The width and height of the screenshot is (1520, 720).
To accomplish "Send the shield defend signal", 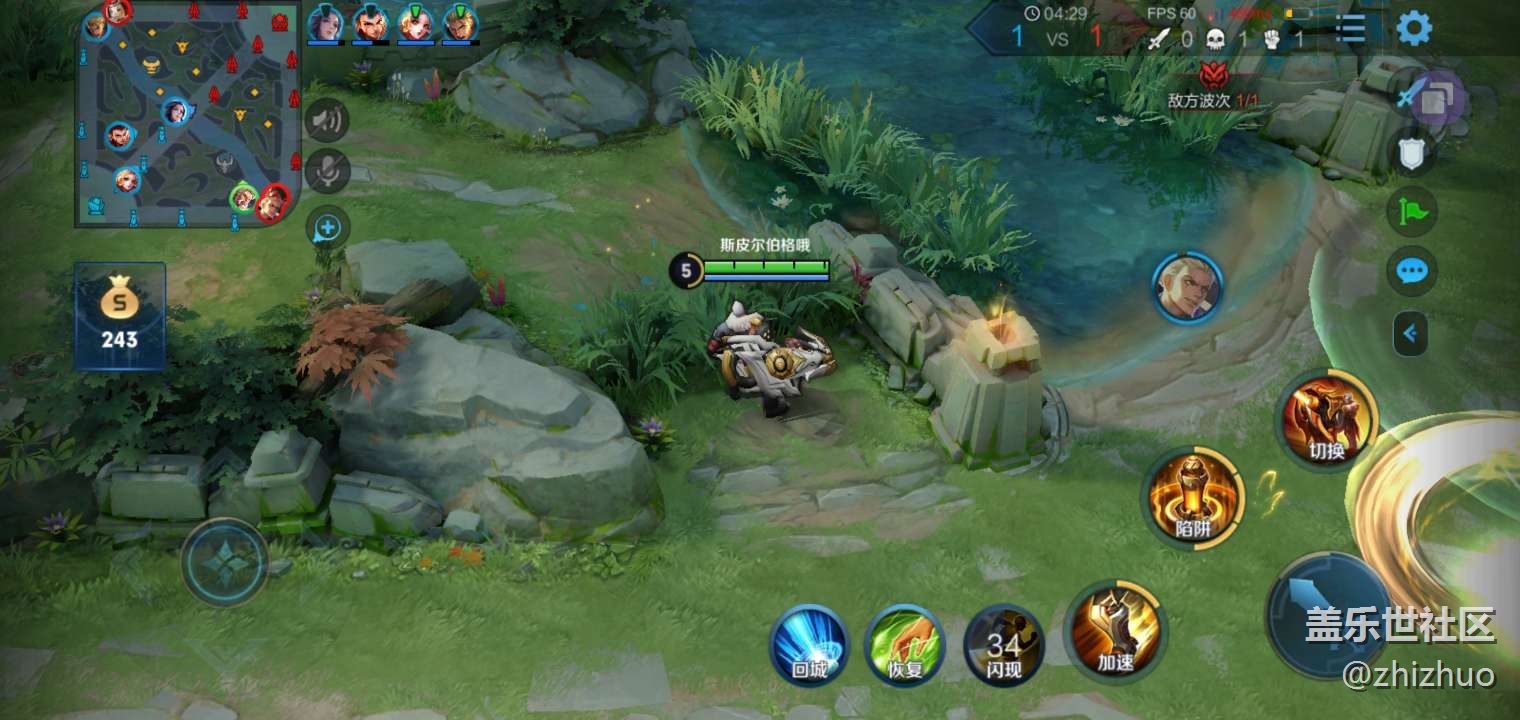I will click(1411, 153).
